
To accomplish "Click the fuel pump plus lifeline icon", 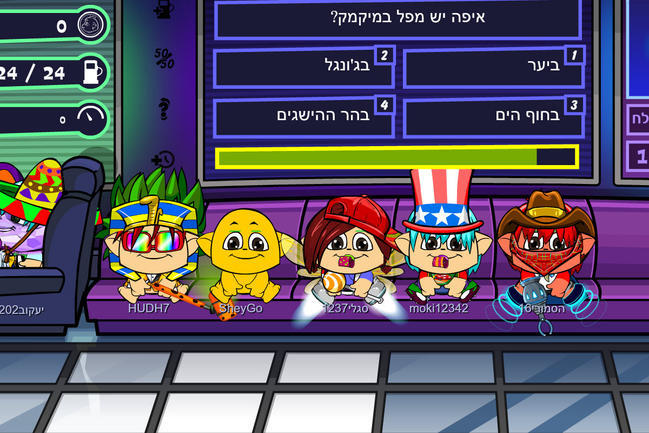I will click(165, 11).
